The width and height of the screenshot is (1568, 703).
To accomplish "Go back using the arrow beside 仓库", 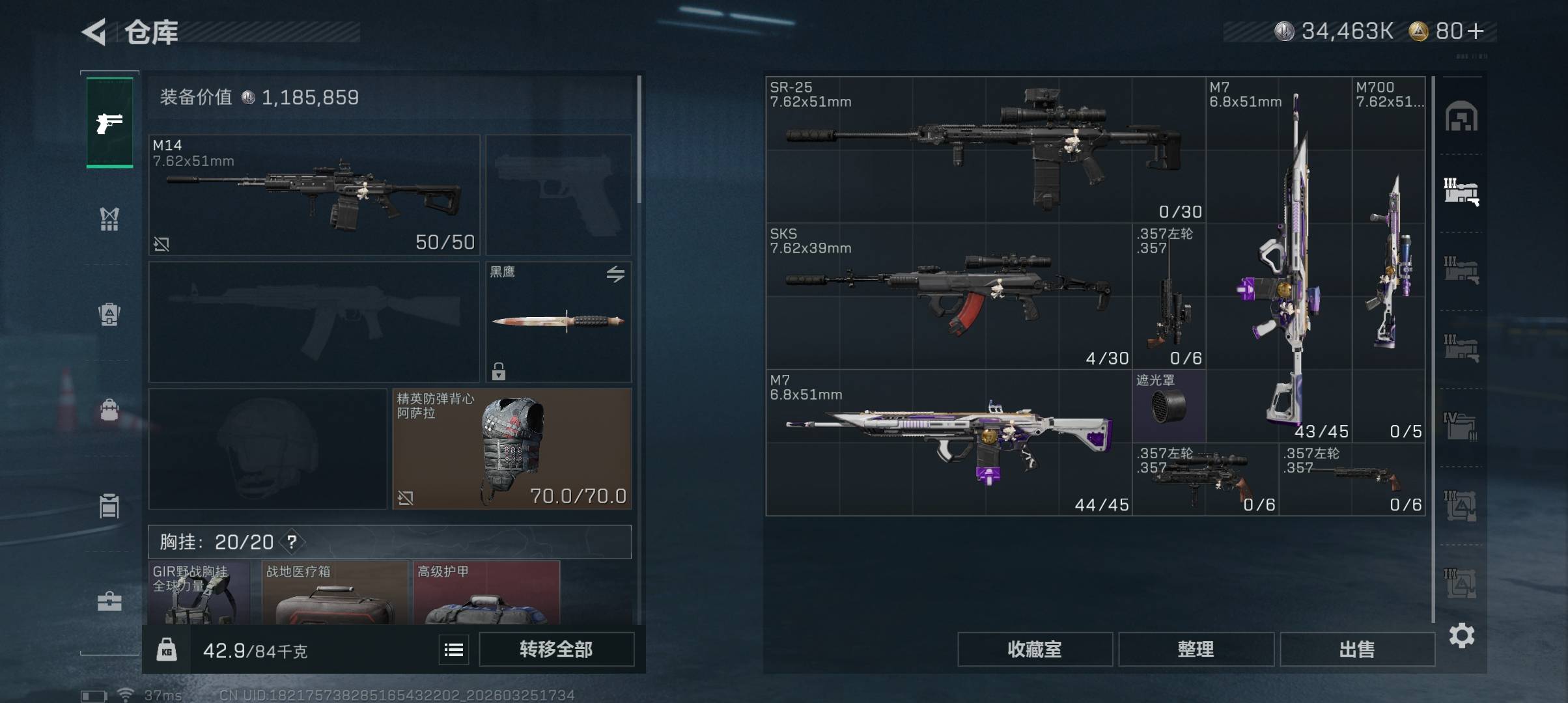I will coord(94,32).
